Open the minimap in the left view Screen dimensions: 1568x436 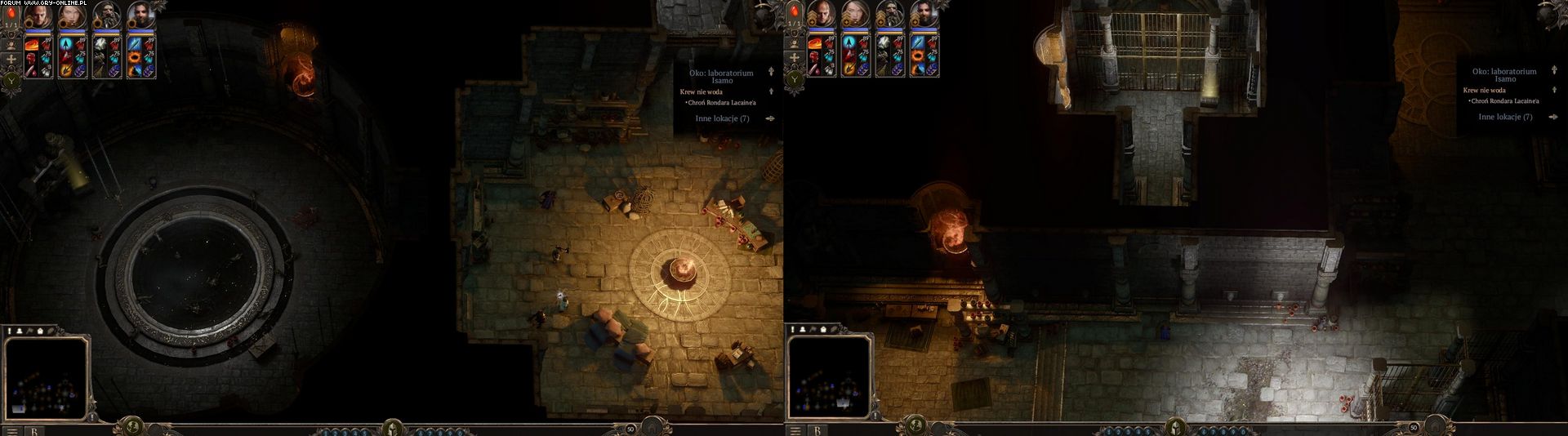(47, 376)
